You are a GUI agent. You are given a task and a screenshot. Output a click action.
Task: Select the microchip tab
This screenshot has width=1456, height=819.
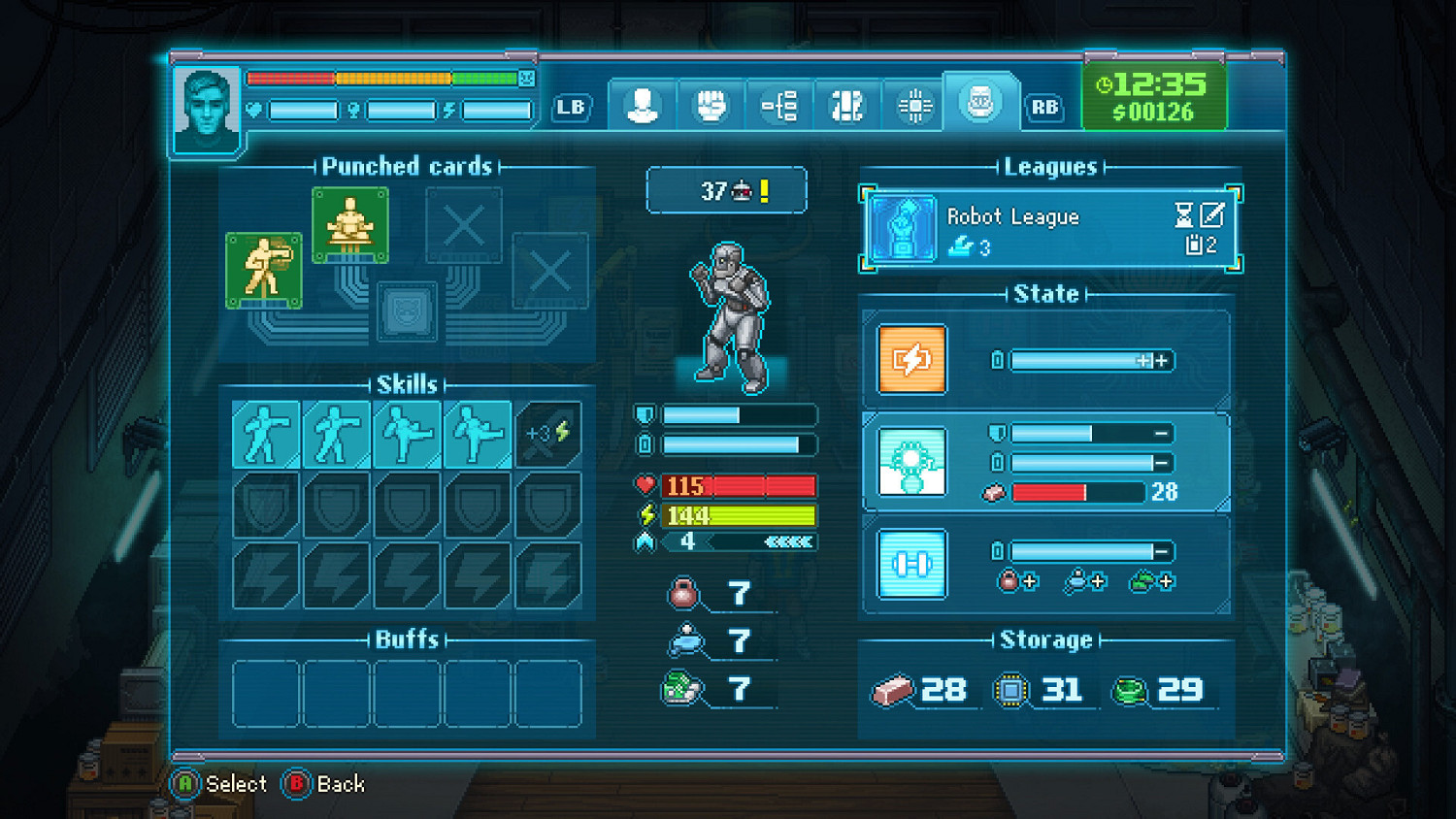point(914,105)
